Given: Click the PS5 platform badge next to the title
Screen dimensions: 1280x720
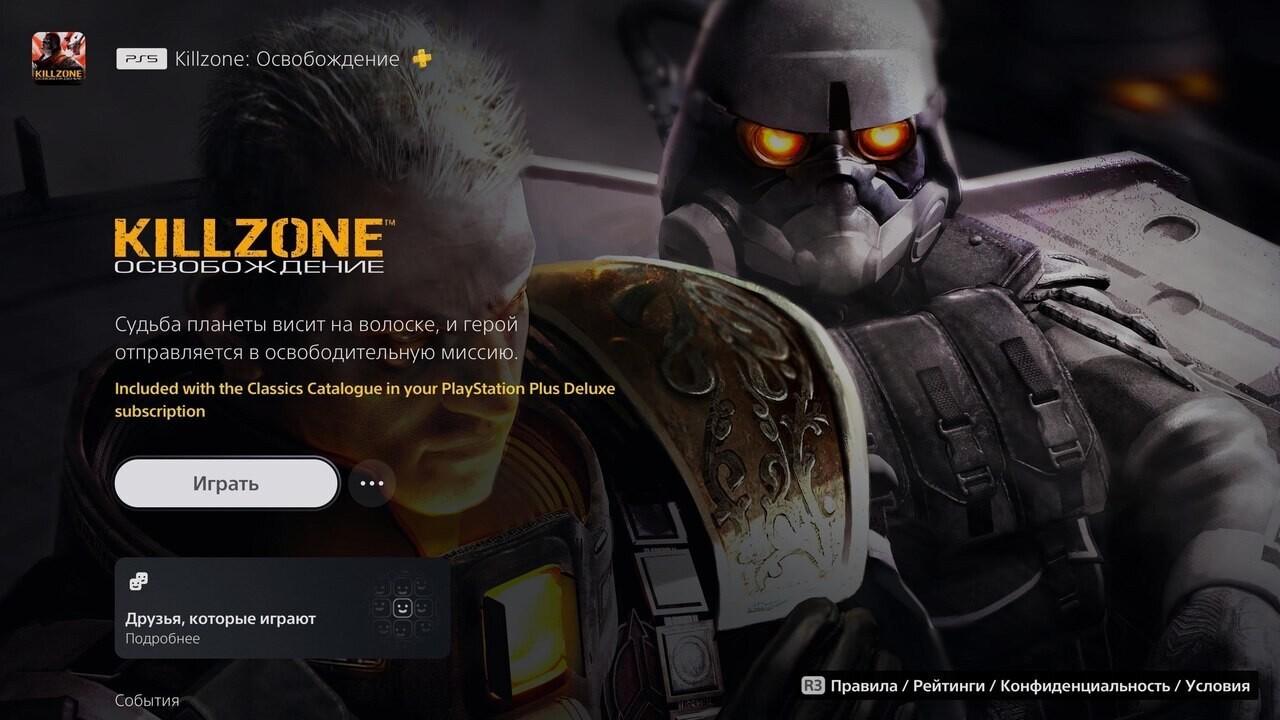Looking at the screenshot, I should pyautogui.click(x=143, y=59).
